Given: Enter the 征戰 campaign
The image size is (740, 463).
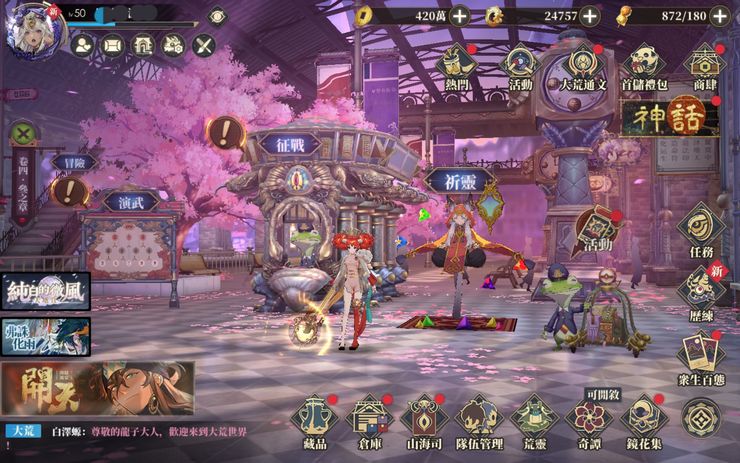Looking at the screenshot, I should pyautogui.click(x=290, y=143).
